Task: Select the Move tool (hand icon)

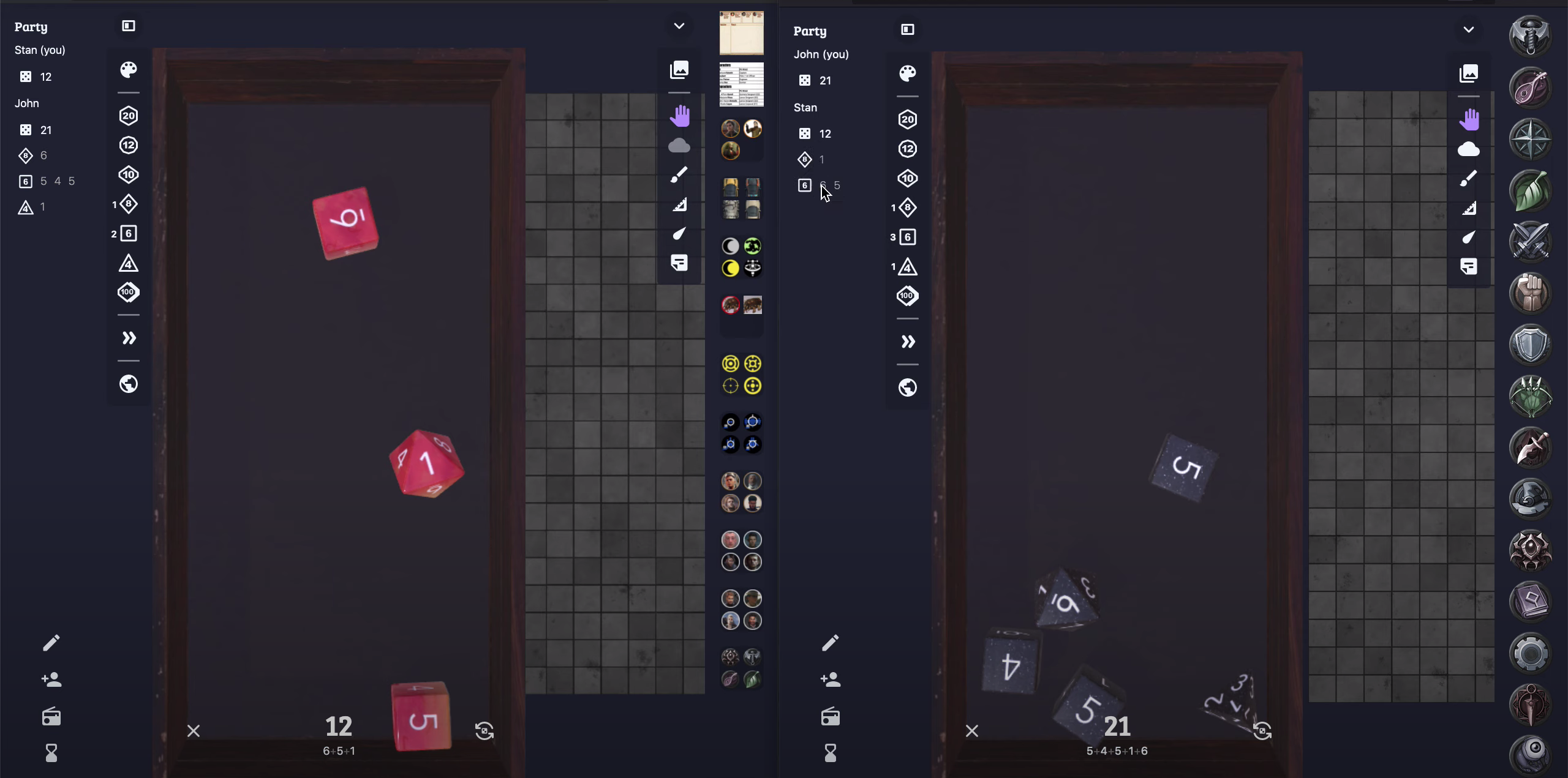Action: click(679, 115)
